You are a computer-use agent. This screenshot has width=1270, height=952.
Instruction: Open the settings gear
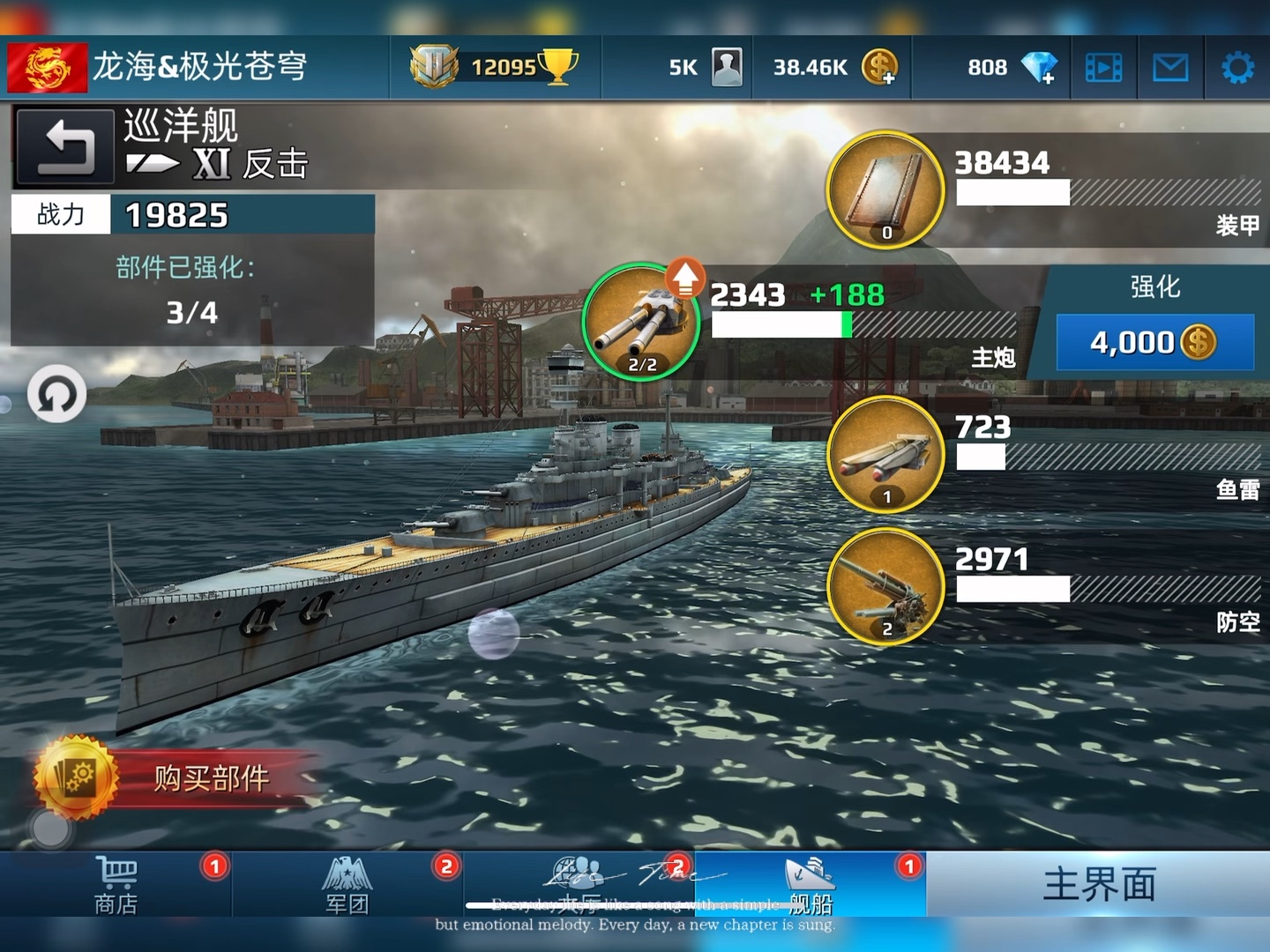[1238, 66]
